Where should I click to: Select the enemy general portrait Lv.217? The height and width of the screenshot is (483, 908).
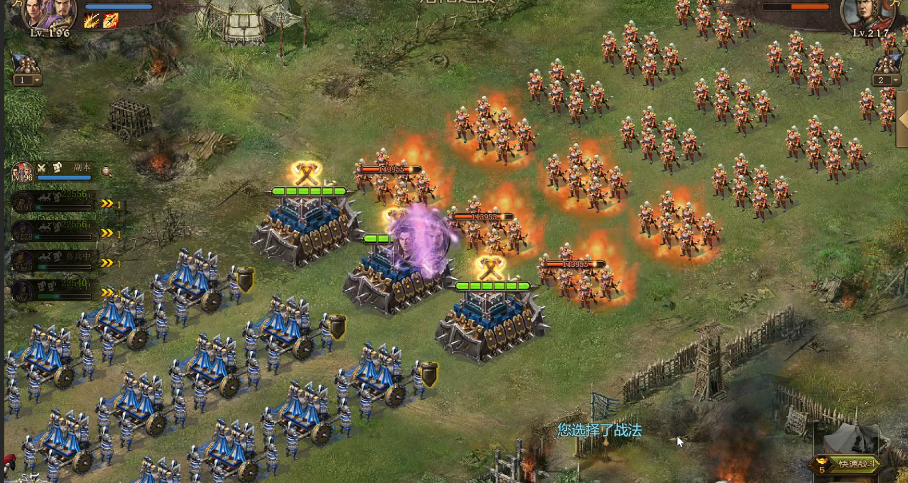pos(868,14)
